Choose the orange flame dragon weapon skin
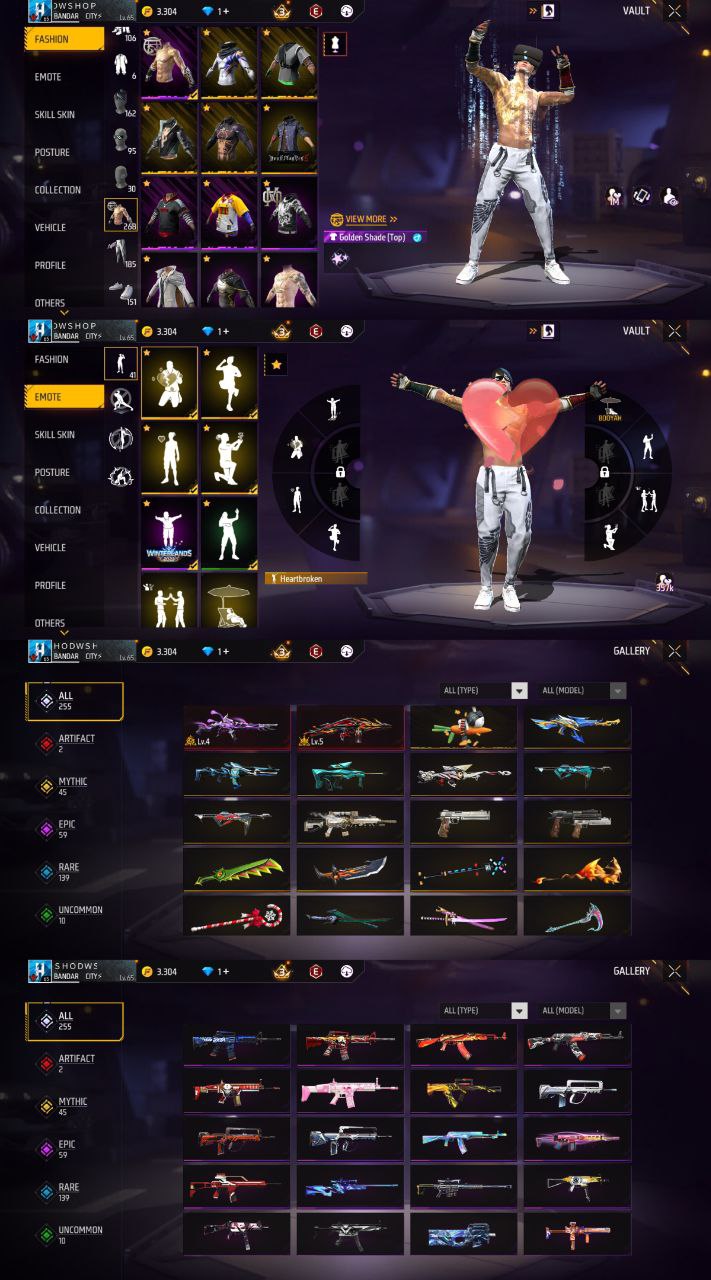The image size is (711, 1280). [x=577, y=869]
